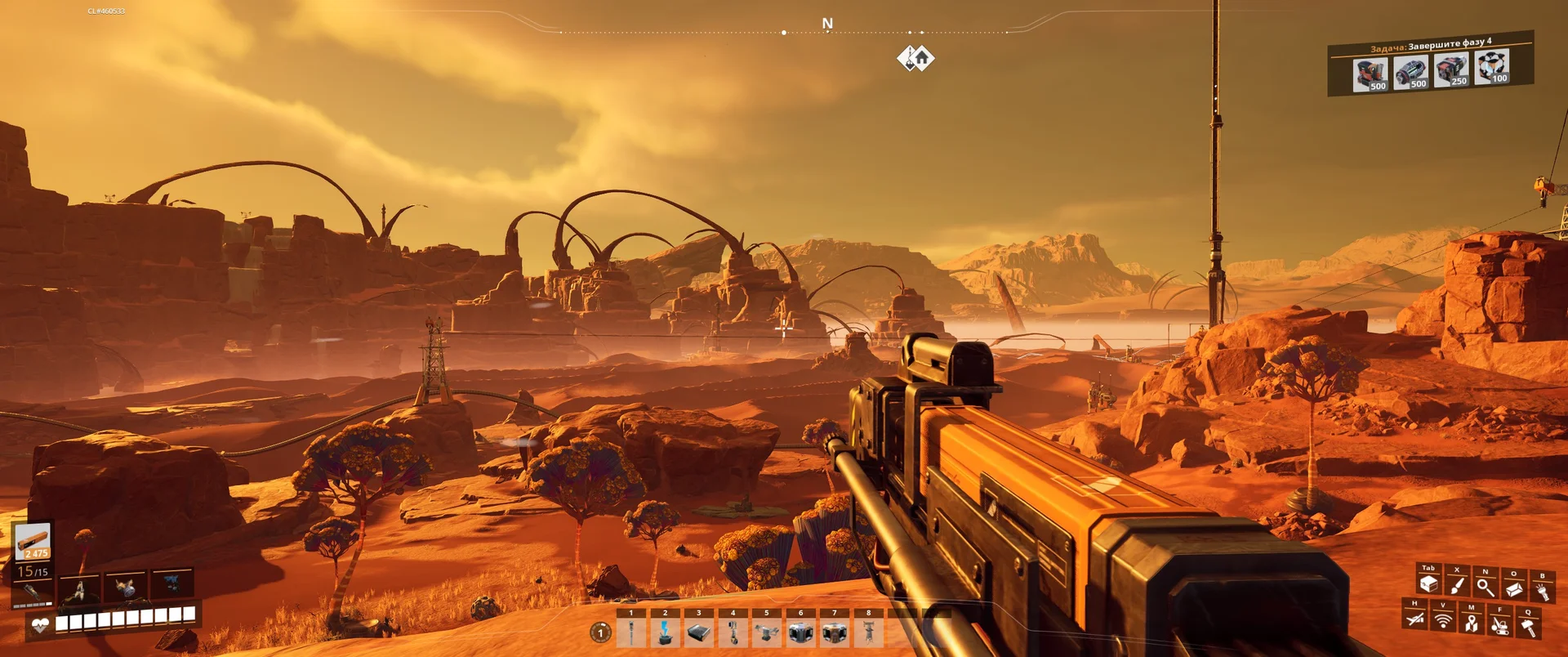Open the build menu hammer icon

pos(1528,627)
